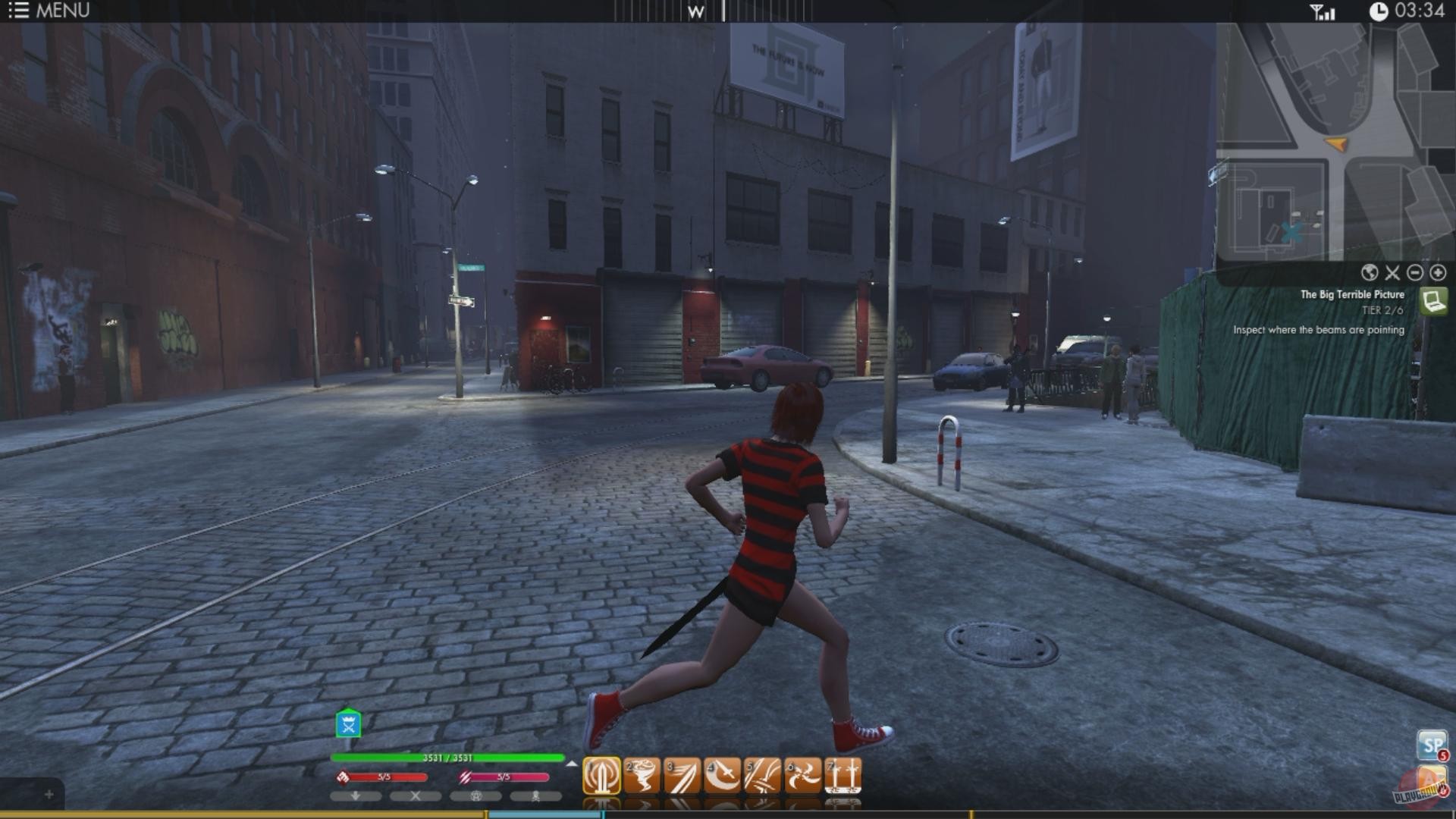Viewport: 1456px width, 819px height.
Task: Click the blue crown faction emblem above the health bar
Action: [347, 724]
